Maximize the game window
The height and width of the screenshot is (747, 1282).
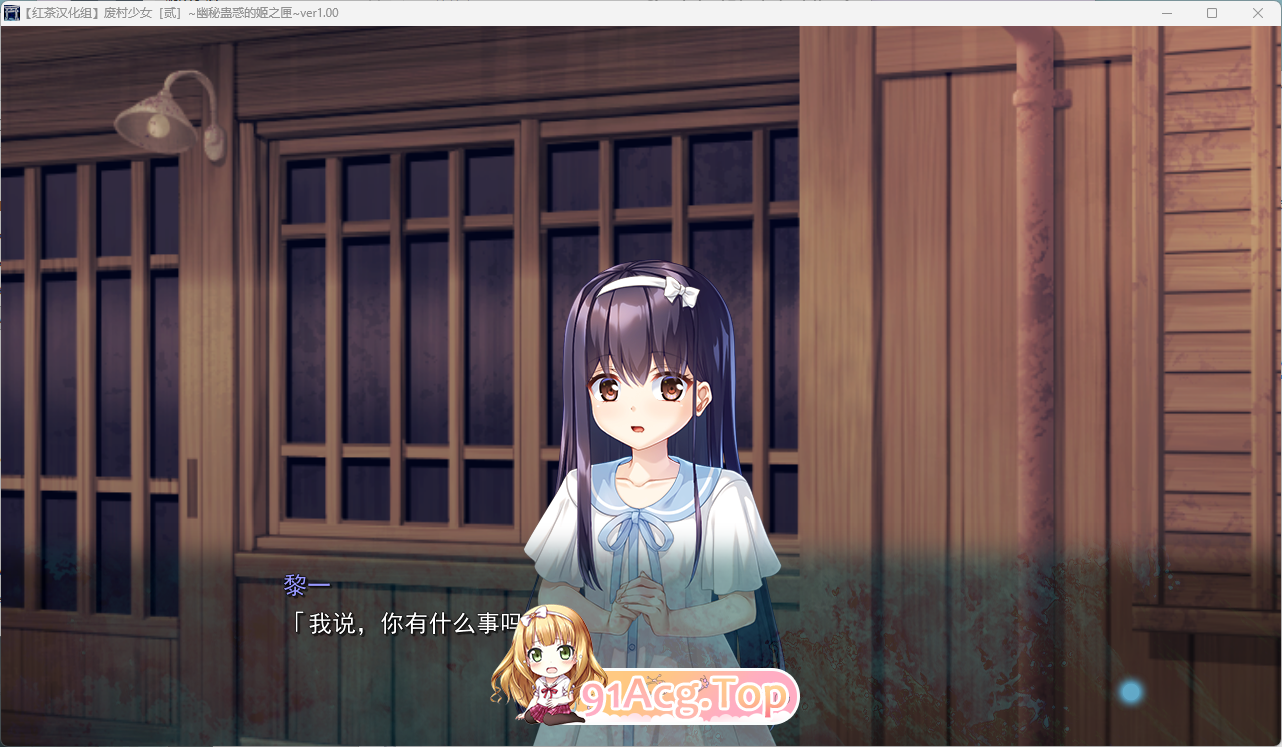click(x=1211, y=13)
